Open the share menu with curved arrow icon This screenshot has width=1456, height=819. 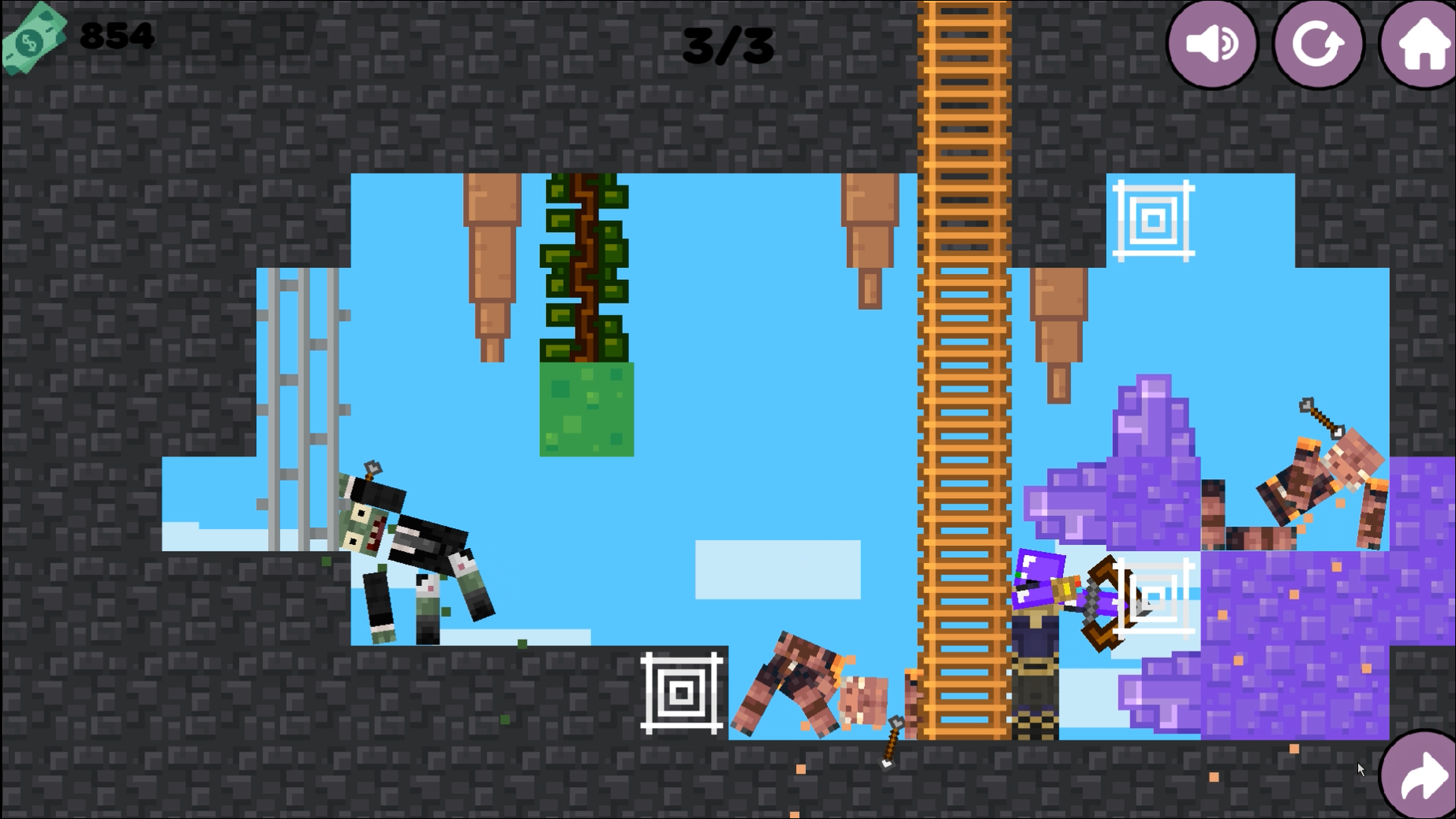point(1417,776)
